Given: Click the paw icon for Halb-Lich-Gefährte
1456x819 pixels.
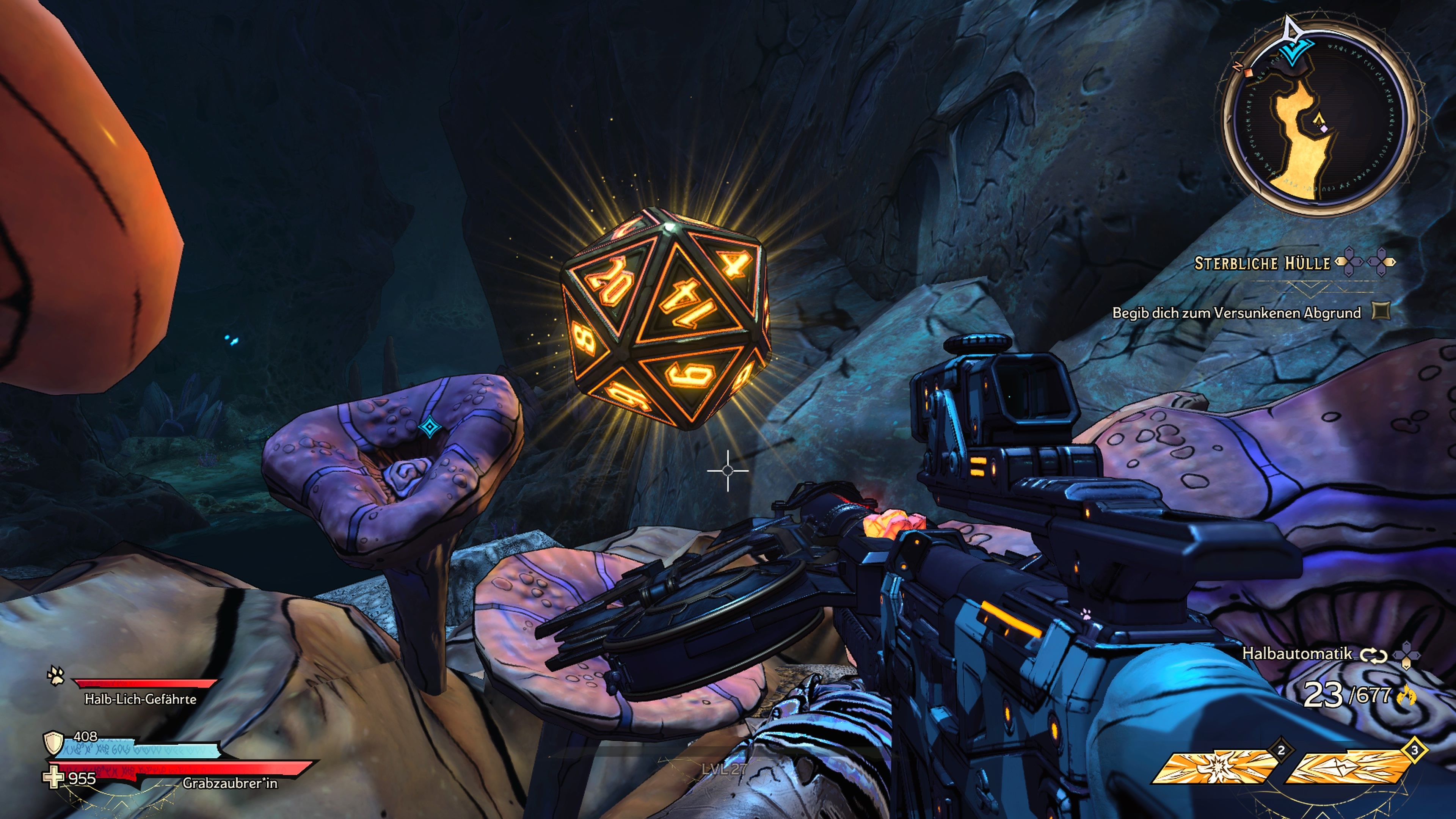Looking at the screenshot, I should tap(56, 675).
